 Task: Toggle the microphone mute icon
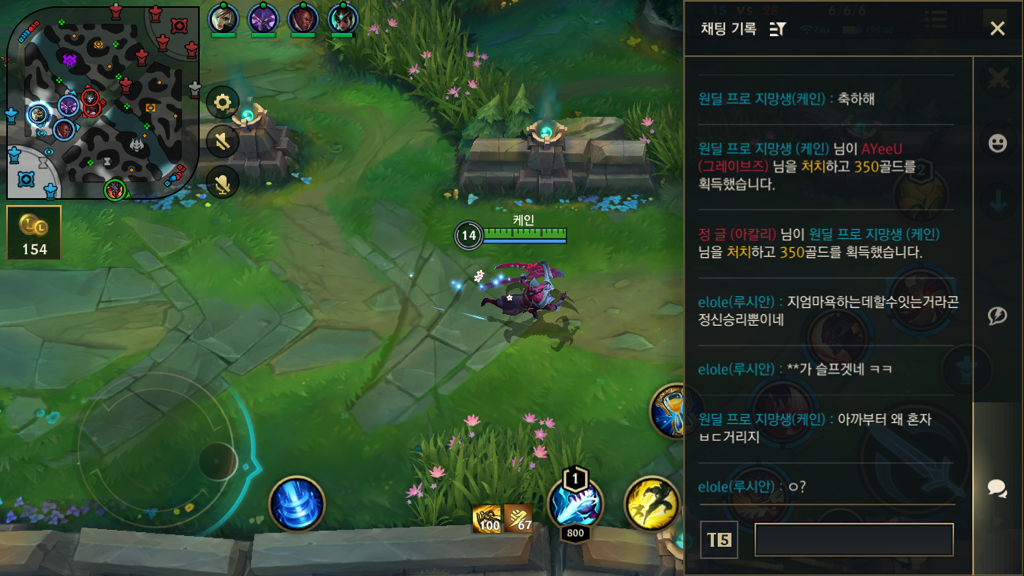point(222,181)
